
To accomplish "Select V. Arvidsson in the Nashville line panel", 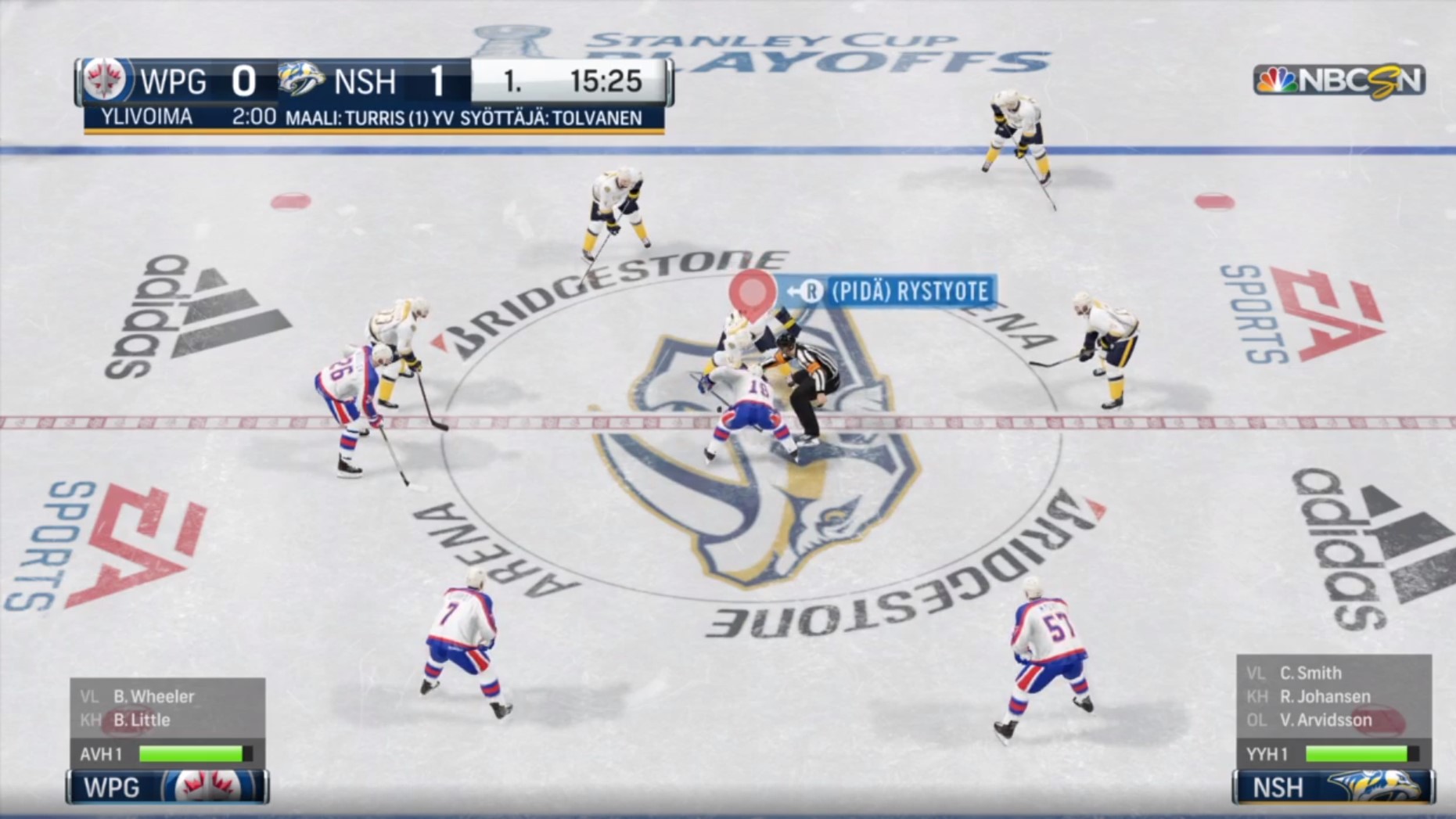I will point(1325,720).
